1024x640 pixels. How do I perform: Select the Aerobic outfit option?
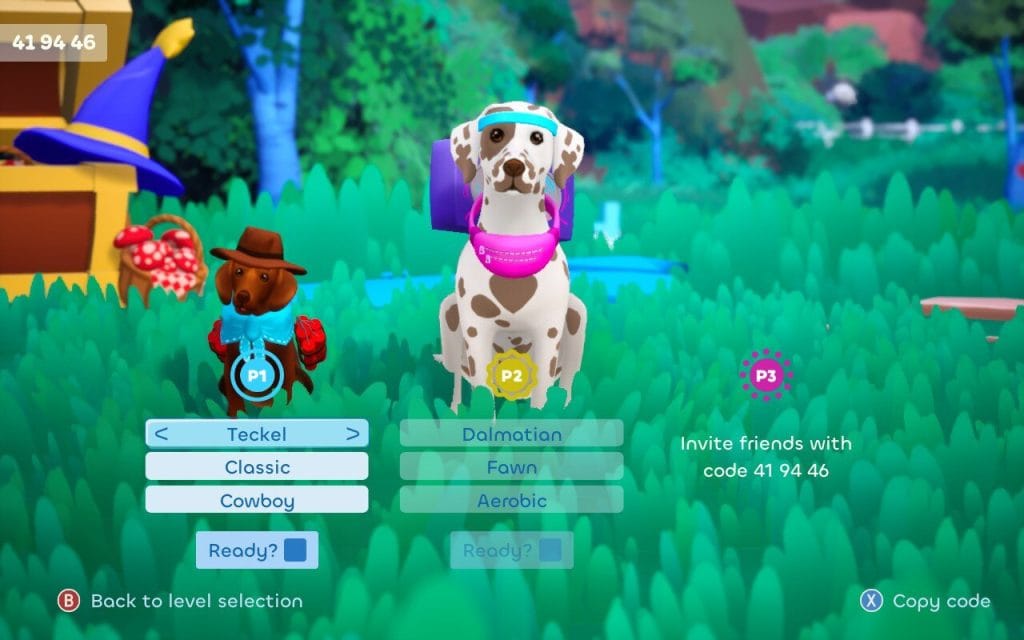point(511,500)
